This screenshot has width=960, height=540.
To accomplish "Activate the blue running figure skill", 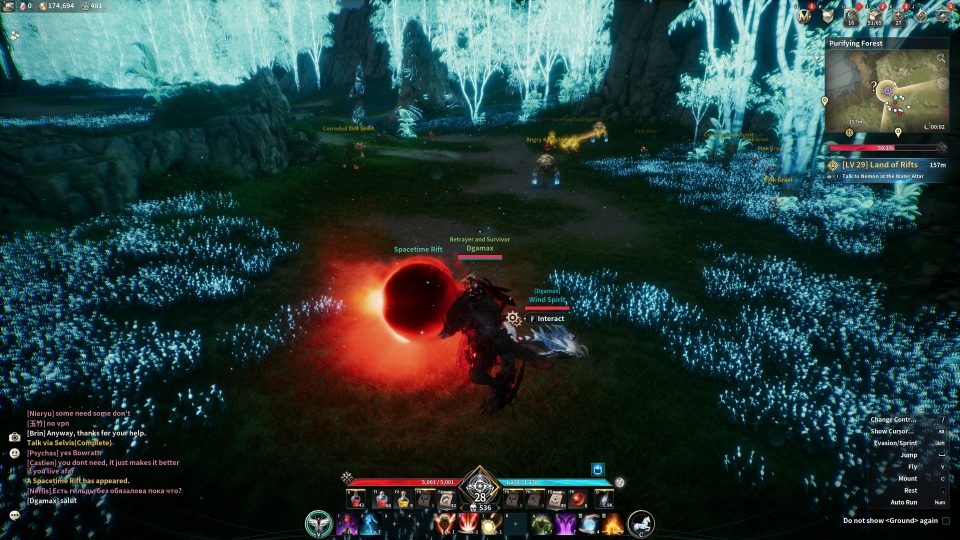I will click(370, 522).
